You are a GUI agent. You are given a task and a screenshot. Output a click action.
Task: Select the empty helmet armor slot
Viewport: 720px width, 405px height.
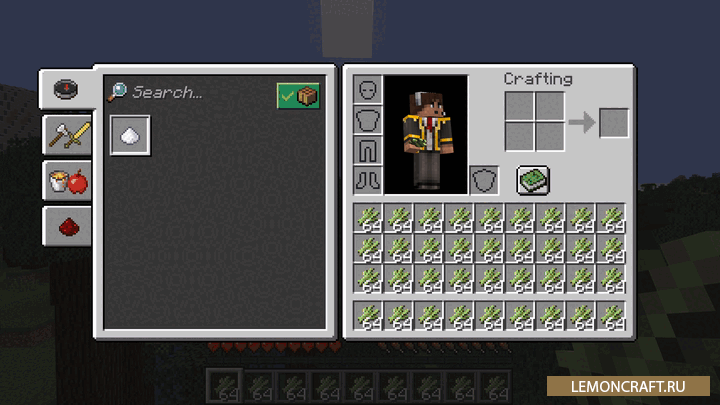coord(367,91)
